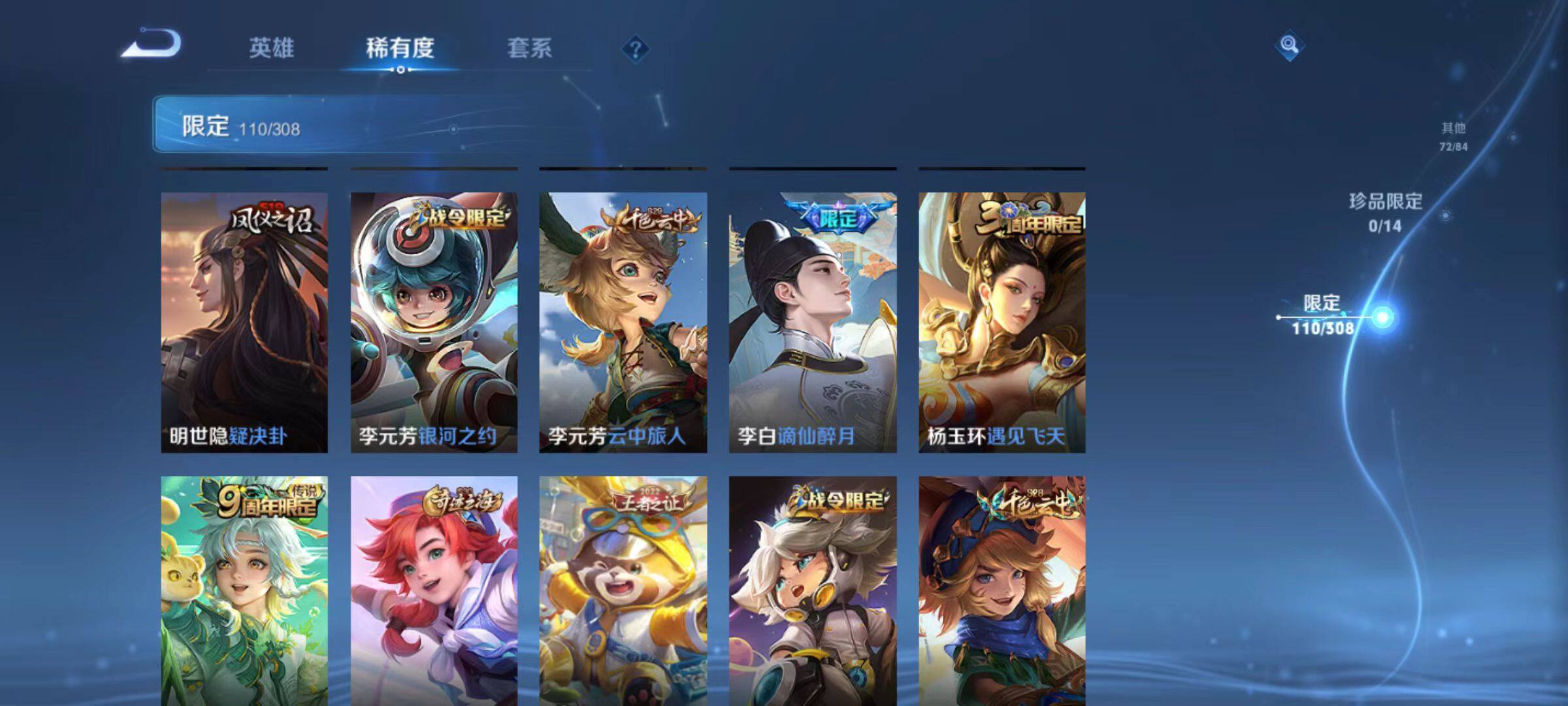Select the 稀有度 tab
The image size is (1568, 706).
point(400,48)
